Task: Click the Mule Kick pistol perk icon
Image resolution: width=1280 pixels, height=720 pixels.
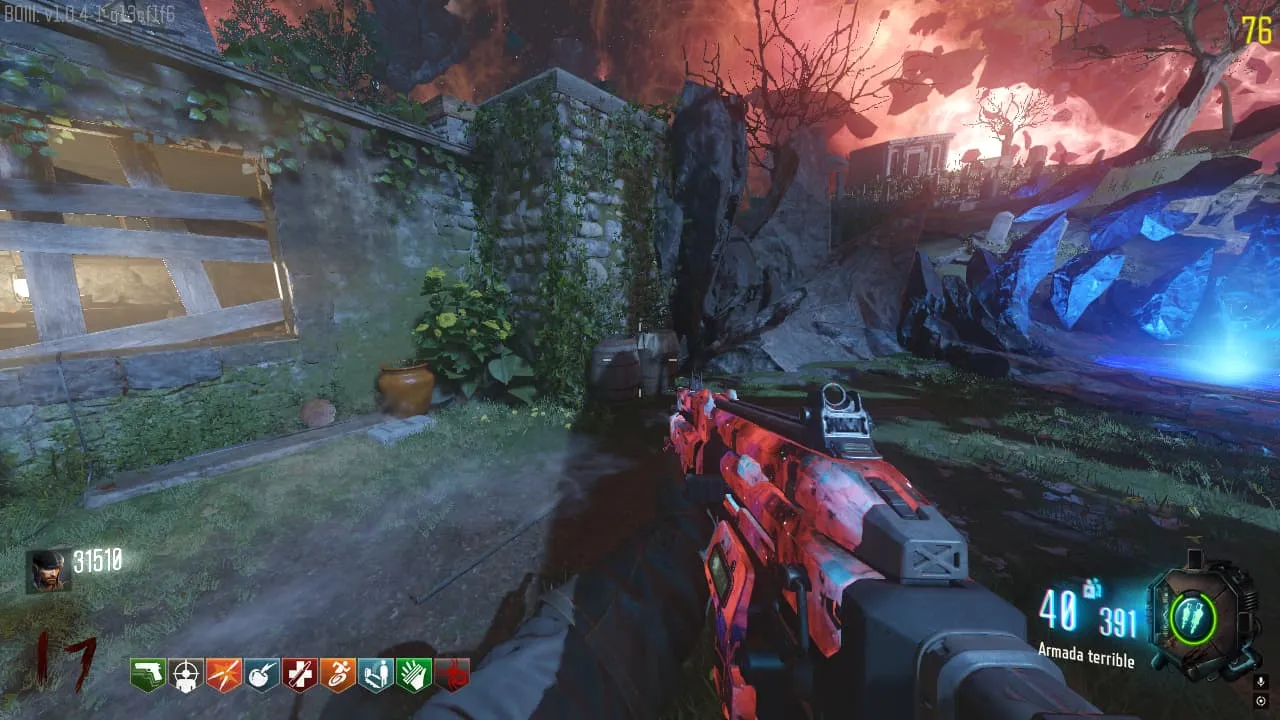Action: tap(148, 675)
